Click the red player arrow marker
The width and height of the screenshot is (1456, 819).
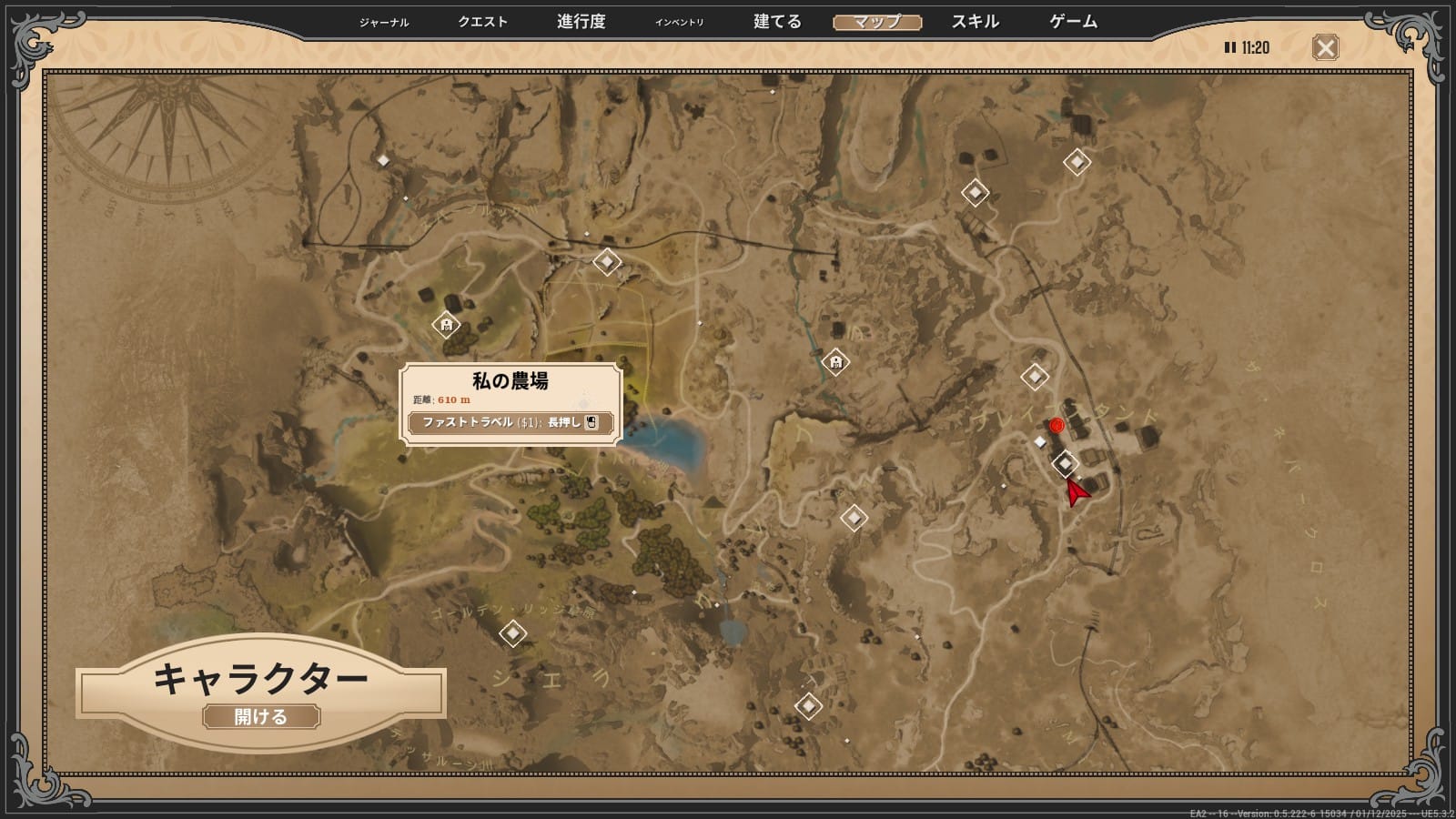[1077, 492]
